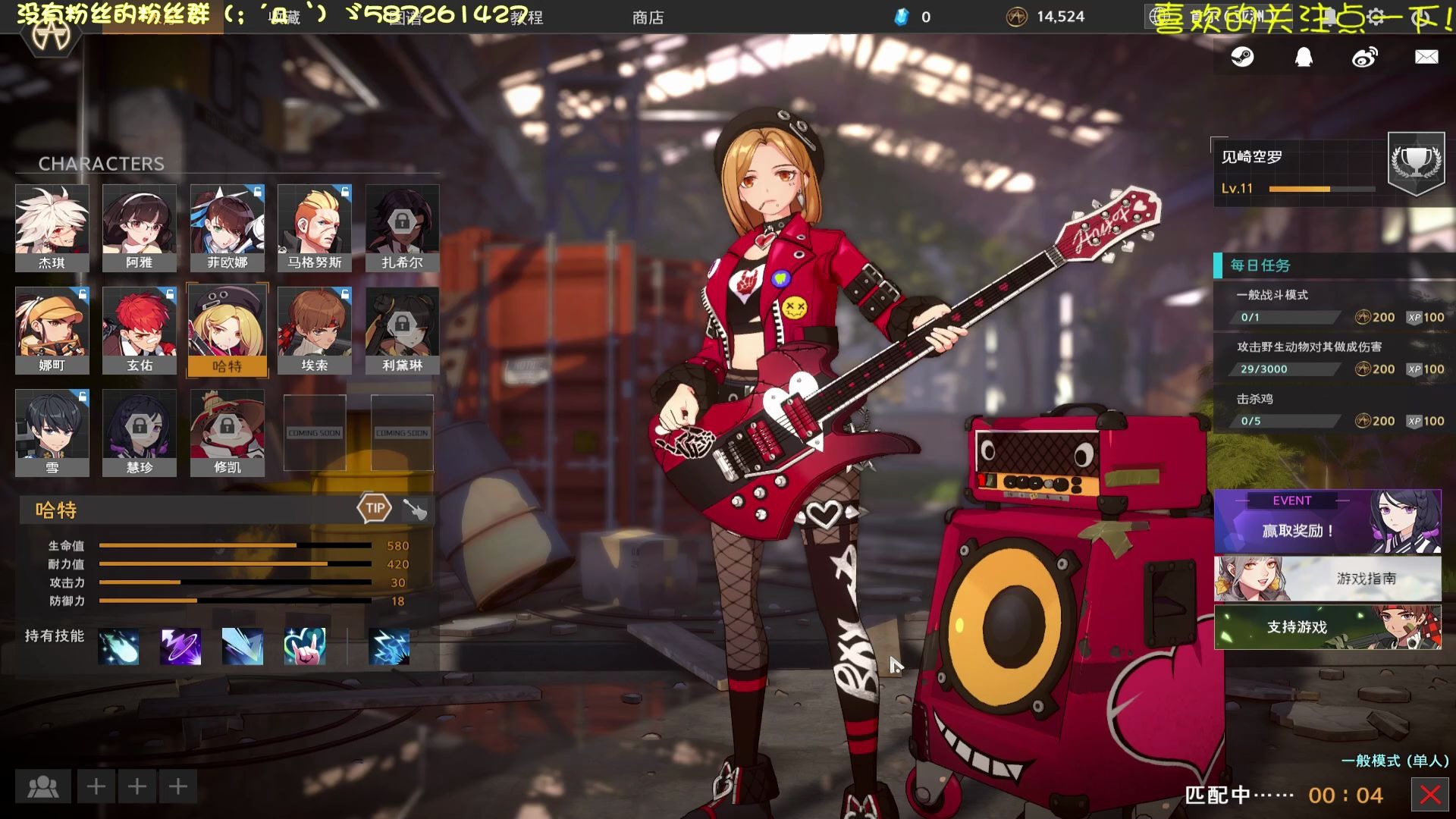Cancel matchmaking with the red X
This screenshot has width=1456, height=819.
[1430, 795]
